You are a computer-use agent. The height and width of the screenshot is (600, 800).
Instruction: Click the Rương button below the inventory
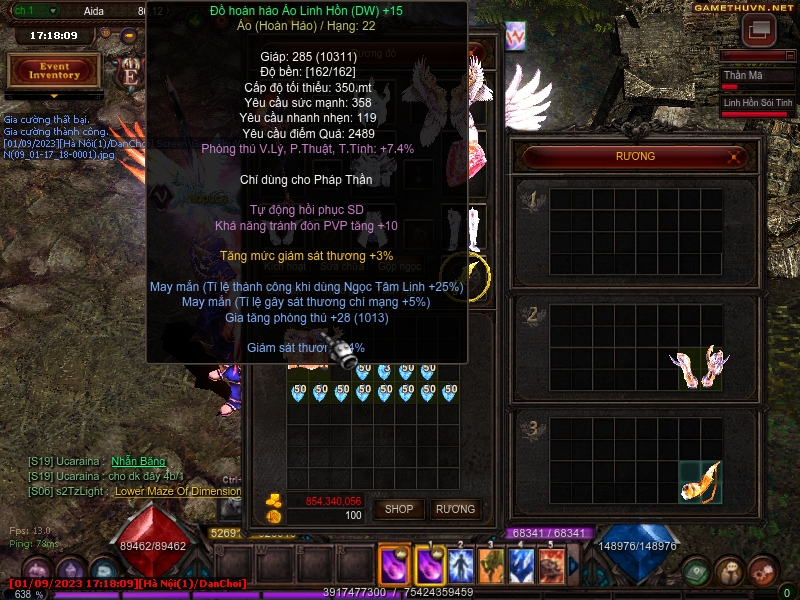click(455, 509)
